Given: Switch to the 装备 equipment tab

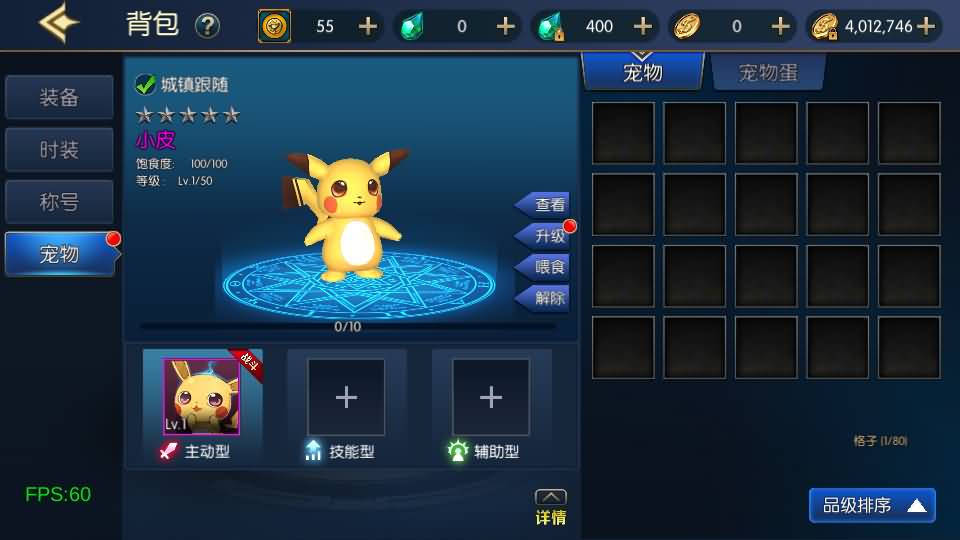Looking at the screenshot, I should pos(59,97).
